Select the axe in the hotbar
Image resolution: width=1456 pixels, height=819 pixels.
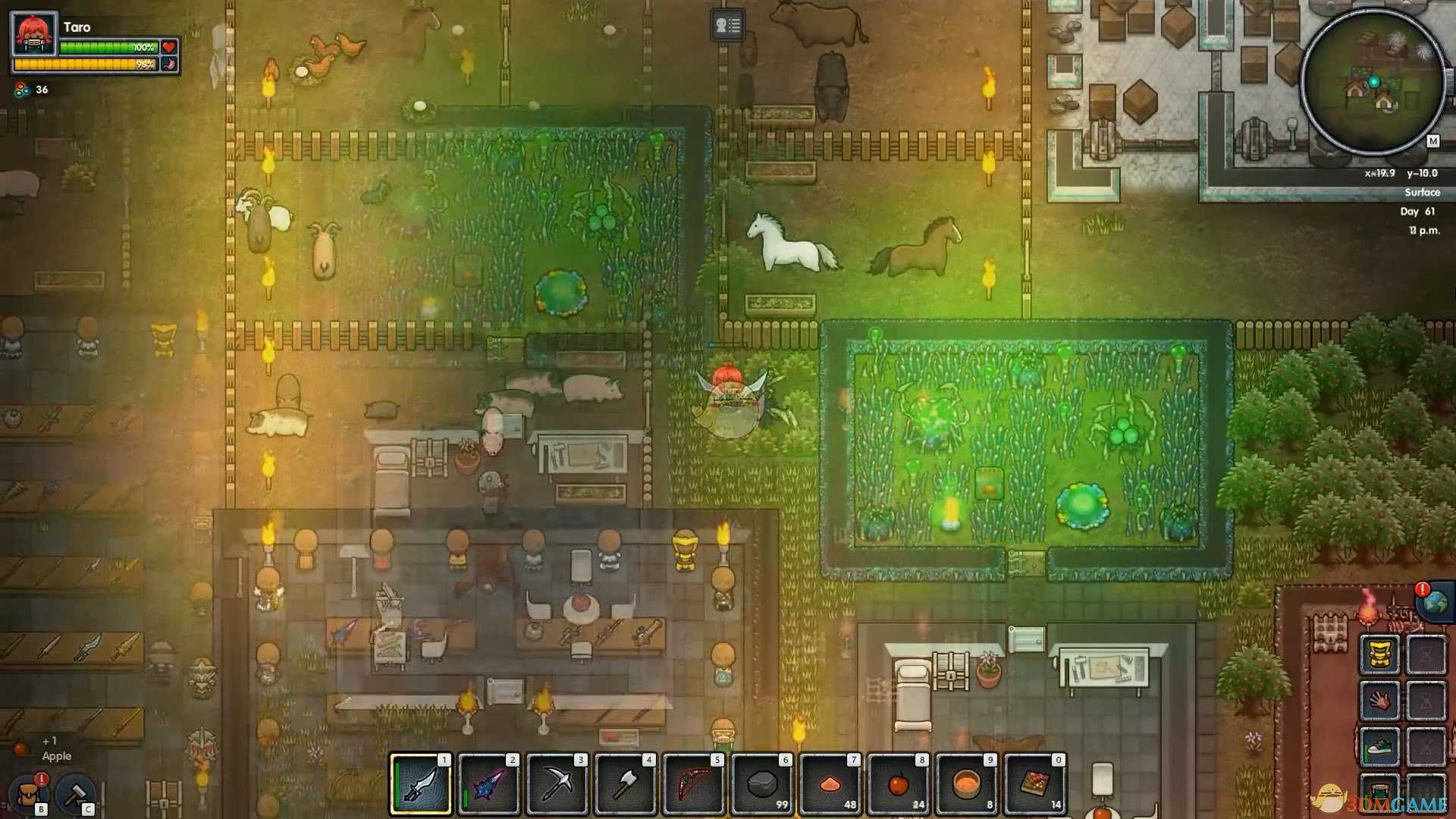(x=625, y=784)
